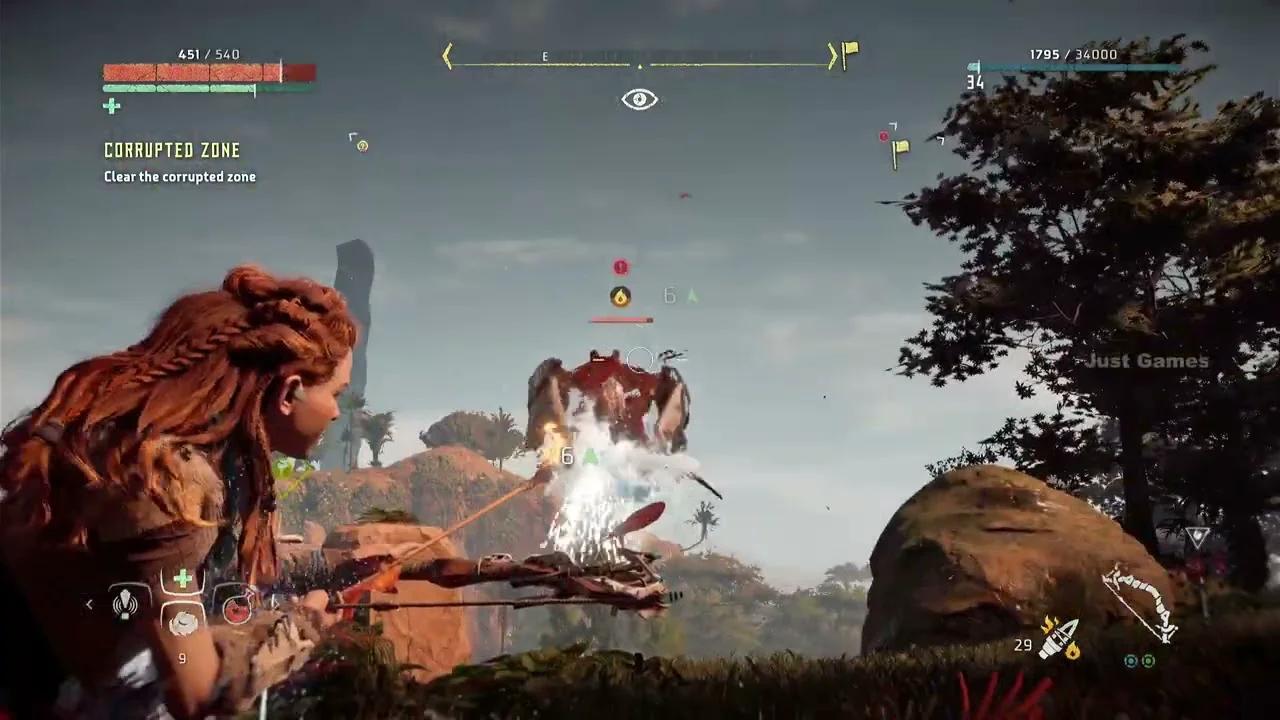Select the fire arrow ammo icon
This screenshot has width=1280, height=720.
pyautogui.click(x=1058, y=639)
